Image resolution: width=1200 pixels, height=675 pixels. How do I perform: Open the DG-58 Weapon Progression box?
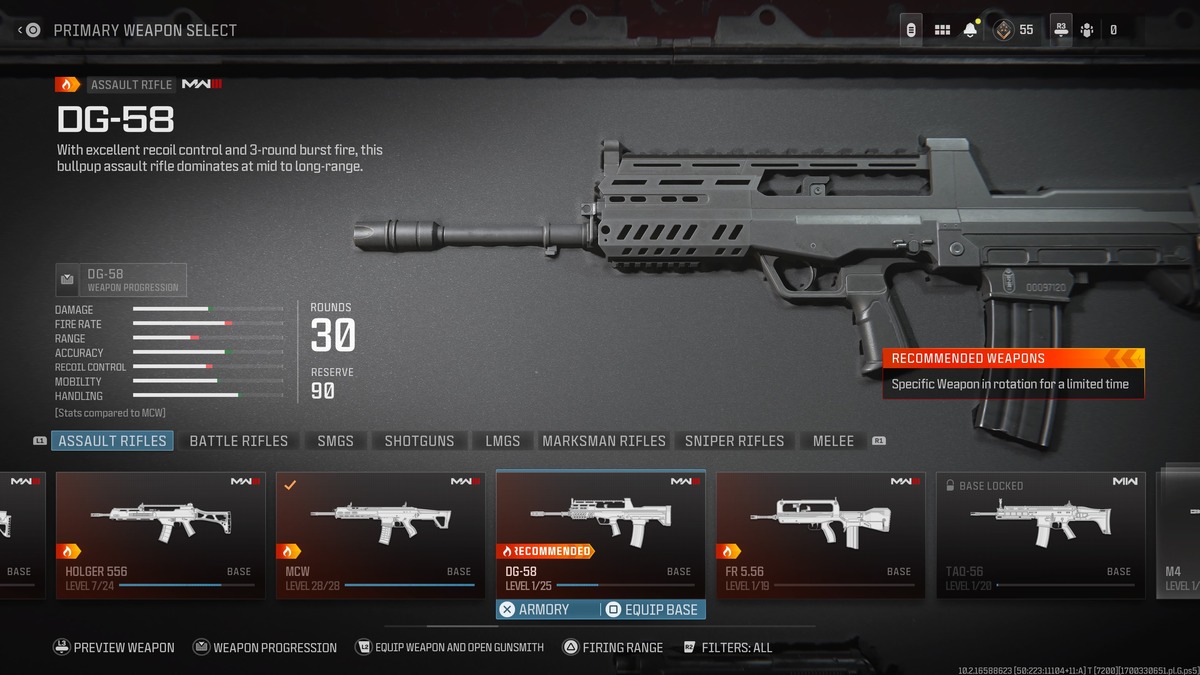point(121,280)
